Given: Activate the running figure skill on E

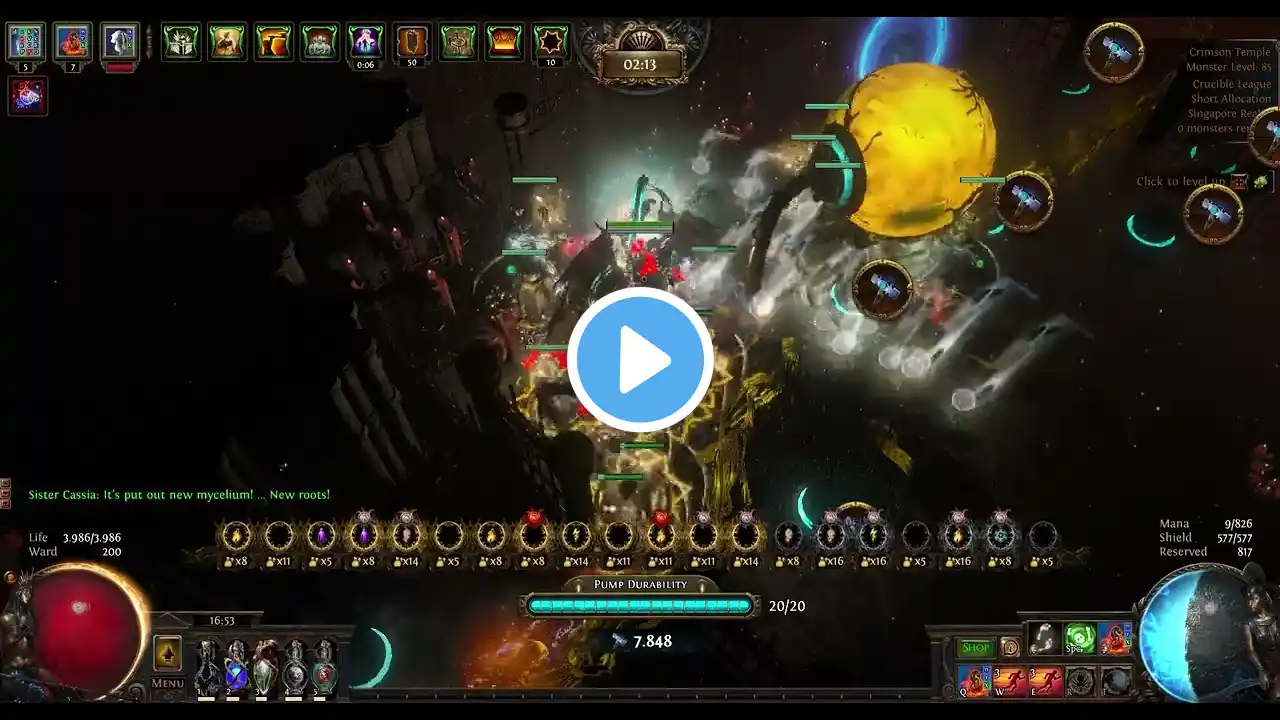Looking at the screenshot, I should click(x=1045, y=681).
